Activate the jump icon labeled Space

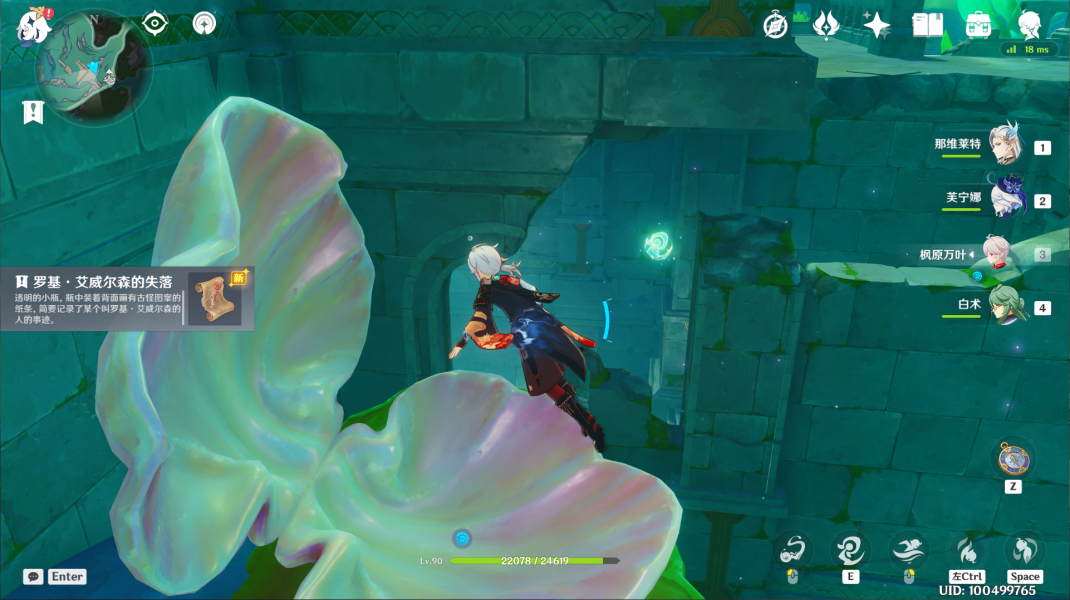tap(1025, 549)
